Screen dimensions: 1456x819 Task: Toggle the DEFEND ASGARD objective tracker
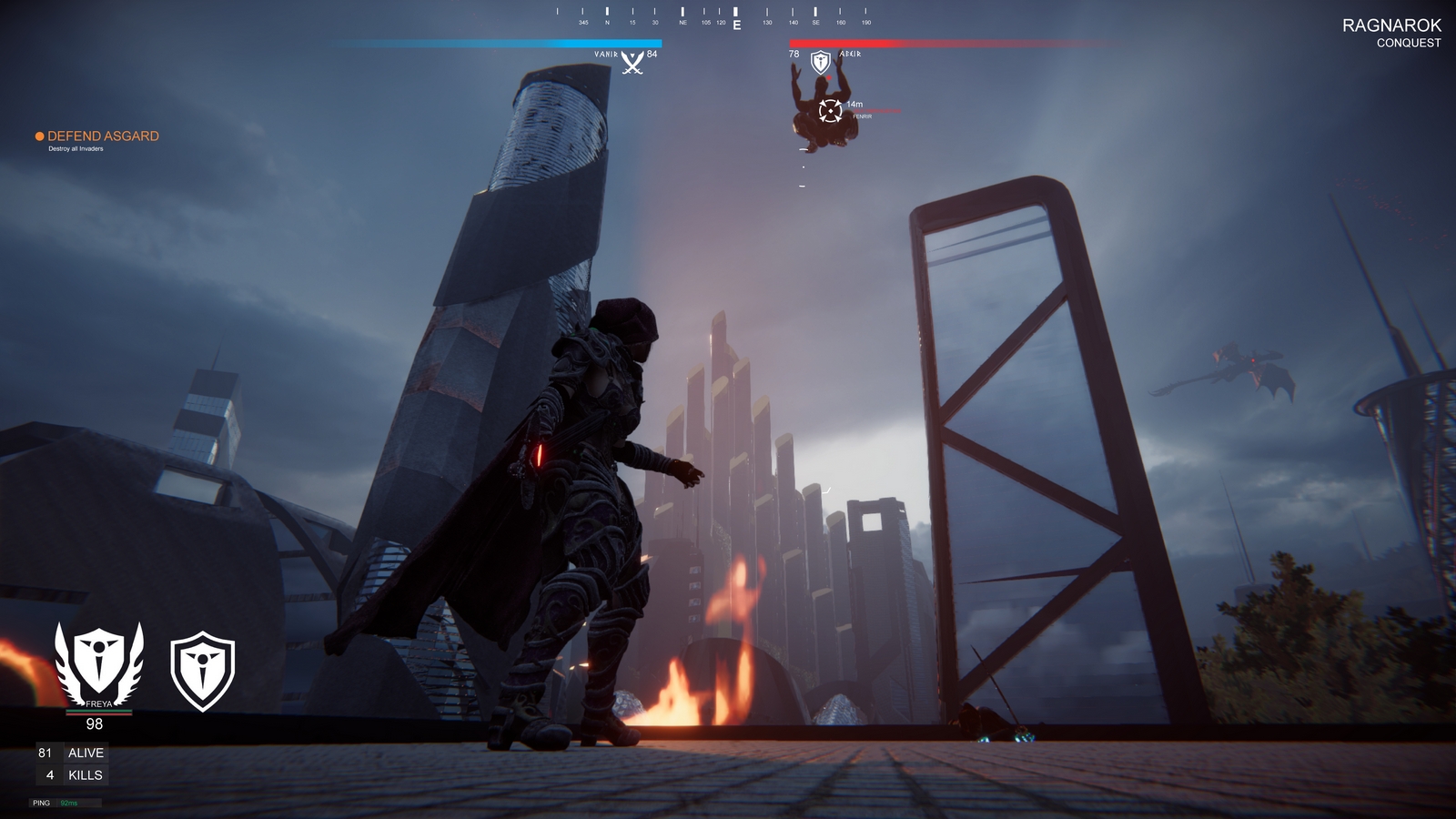pos(103,134)
